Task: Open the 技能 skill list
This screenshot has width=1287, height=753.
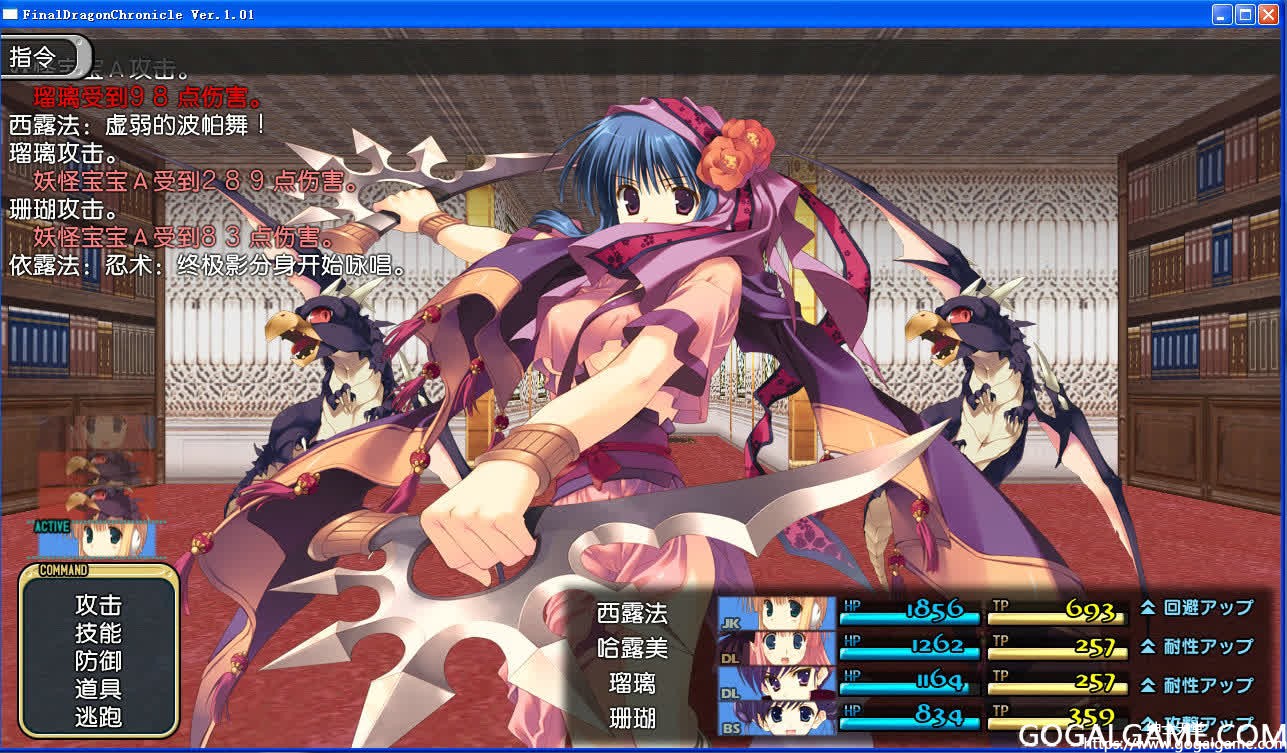Action: 98,633
